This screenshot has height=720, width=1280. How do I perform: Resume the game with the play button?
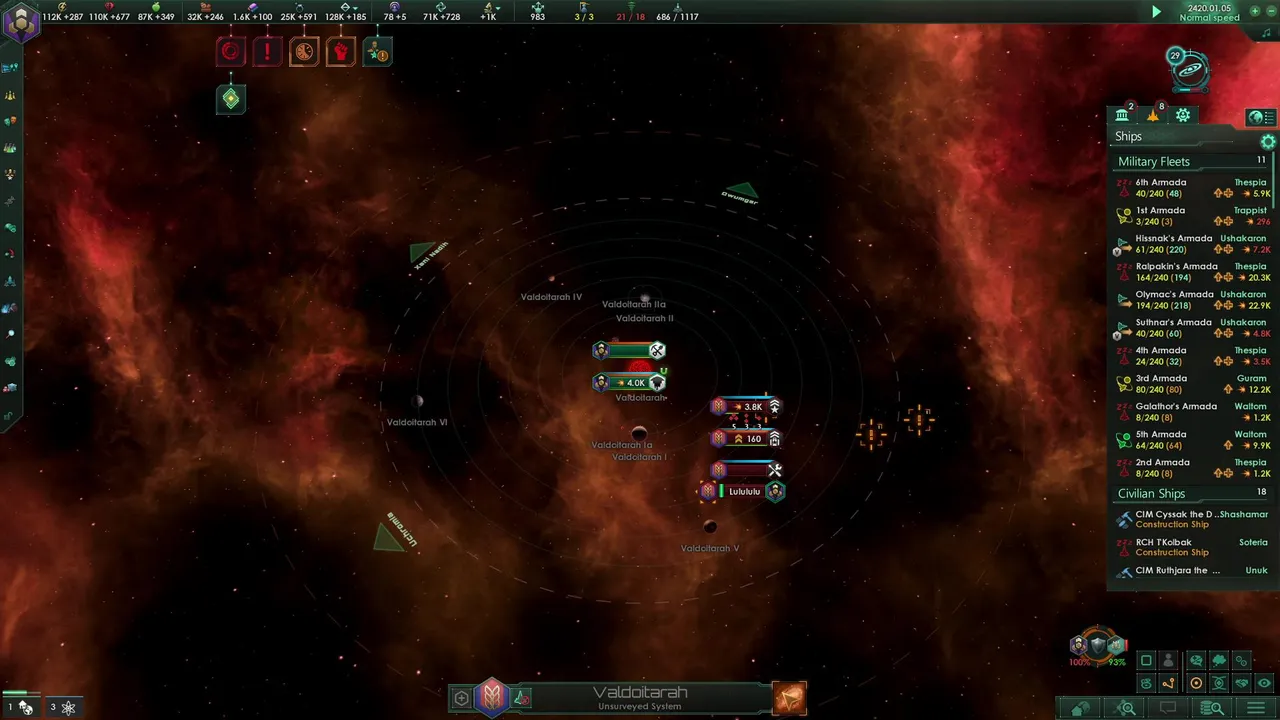(x=1157, y=12)
